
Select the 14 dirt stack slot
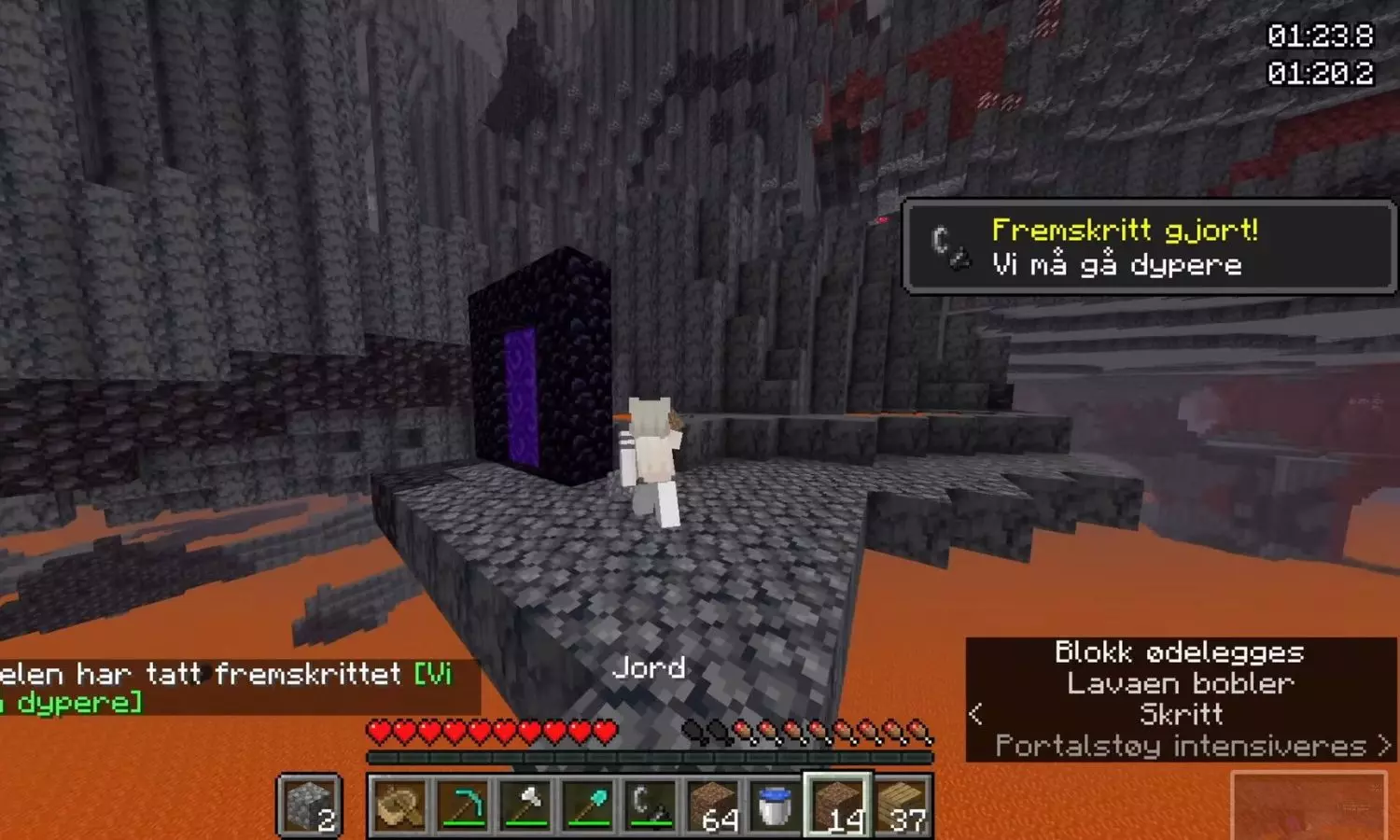tap(838, 805)
